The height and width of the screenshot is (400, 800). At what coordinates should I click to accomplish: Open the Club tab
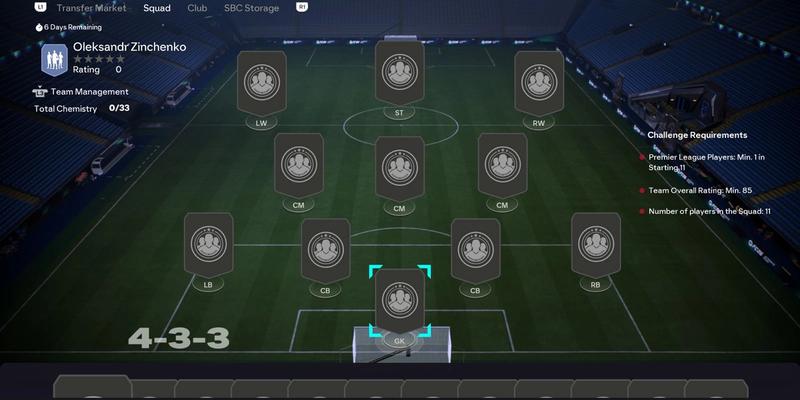pos(197,7)
